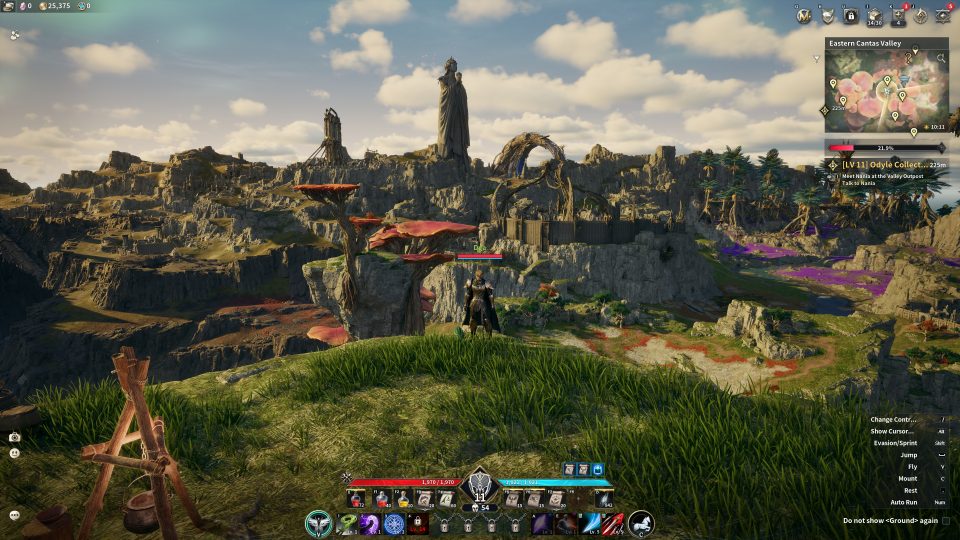The width and height of the screenshot is (960, 540).
Task: Open the camera screenshot mode icon
Action: tap(14, 437)
